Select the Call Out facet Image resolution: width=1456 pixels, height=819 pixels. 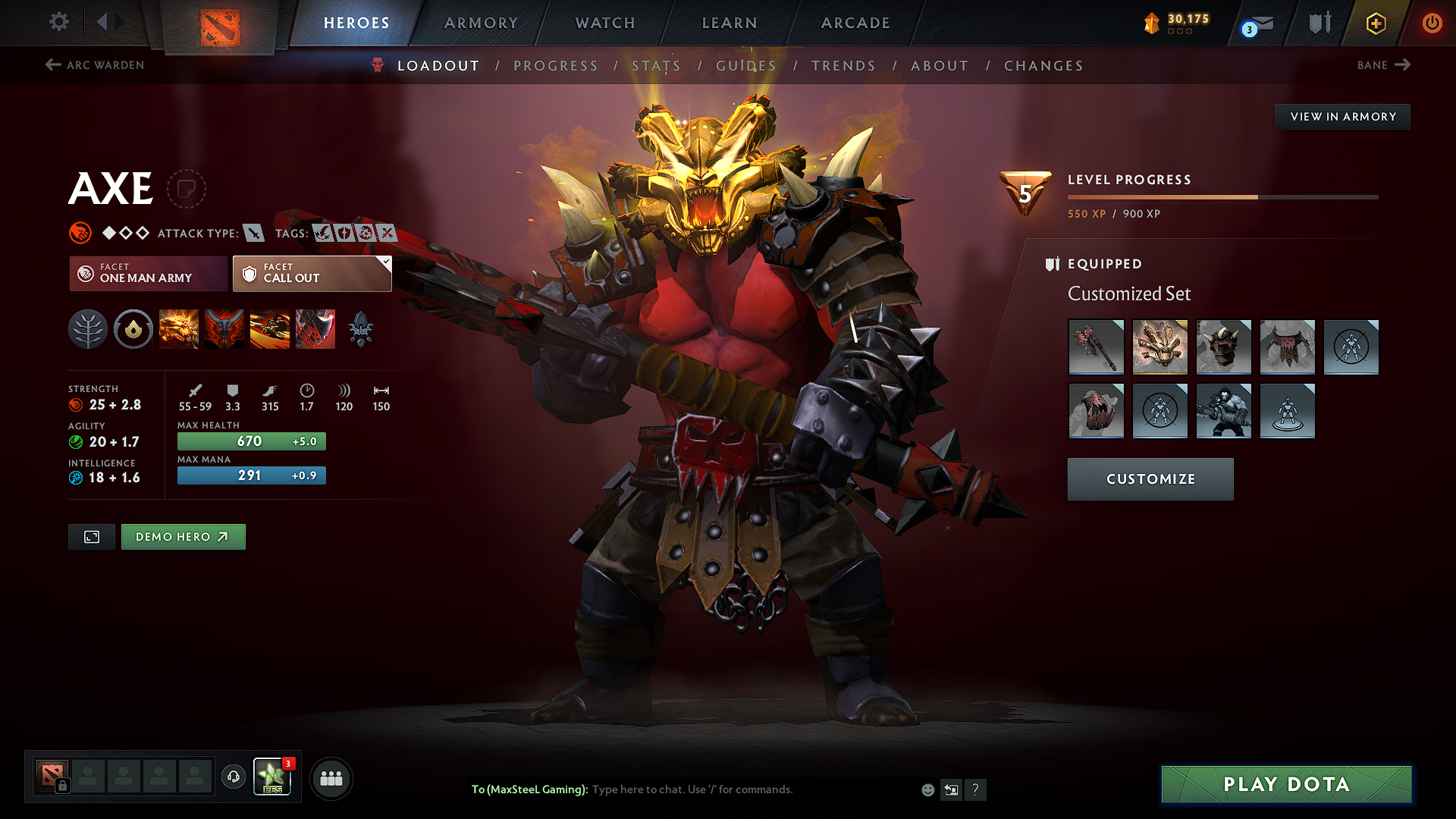click(311, 274)
